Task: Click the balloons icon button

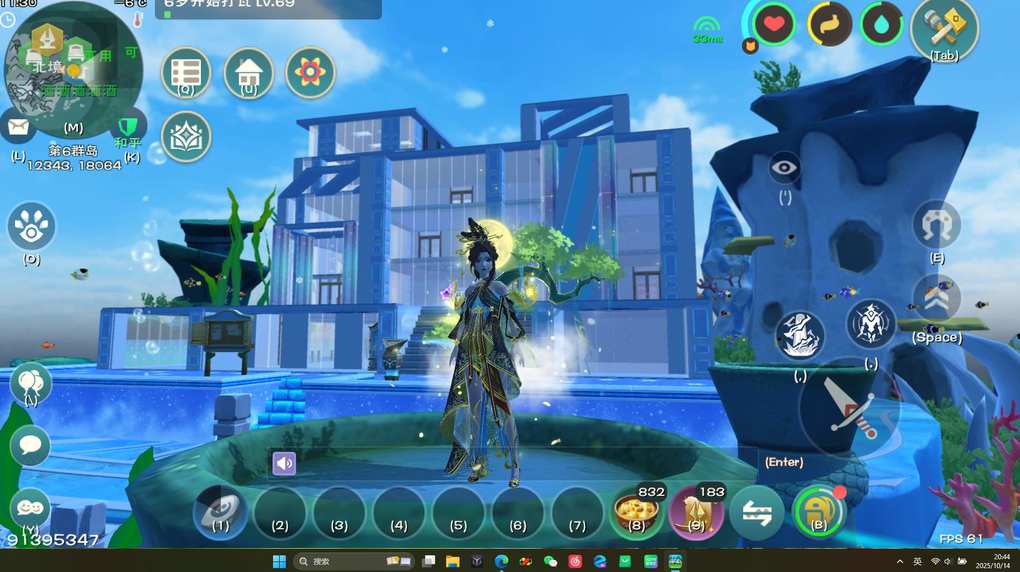Action: [x=30, y=383]
